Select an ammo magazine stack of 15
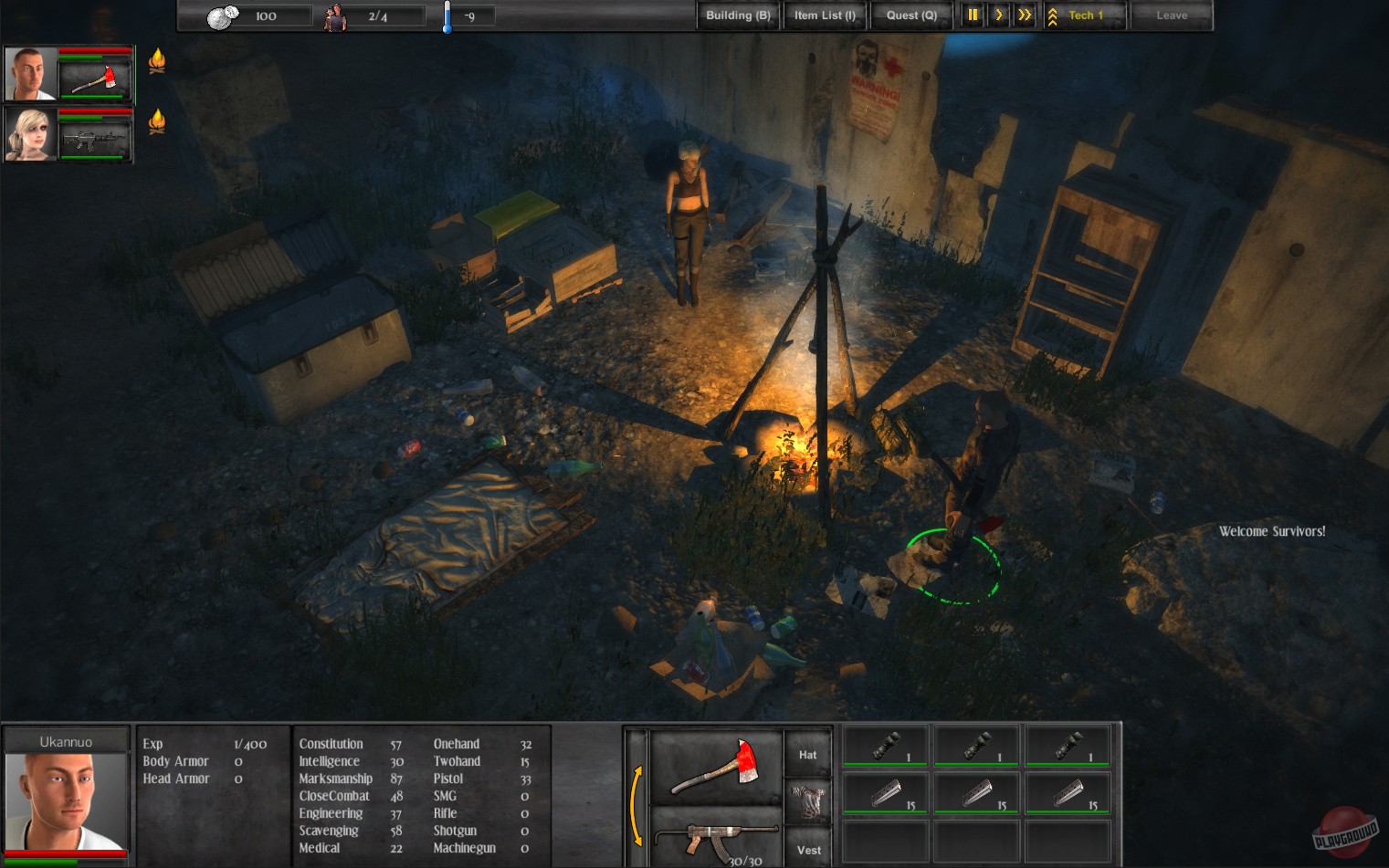This screenshot has height=868, width=1389. tap(884, 791)
